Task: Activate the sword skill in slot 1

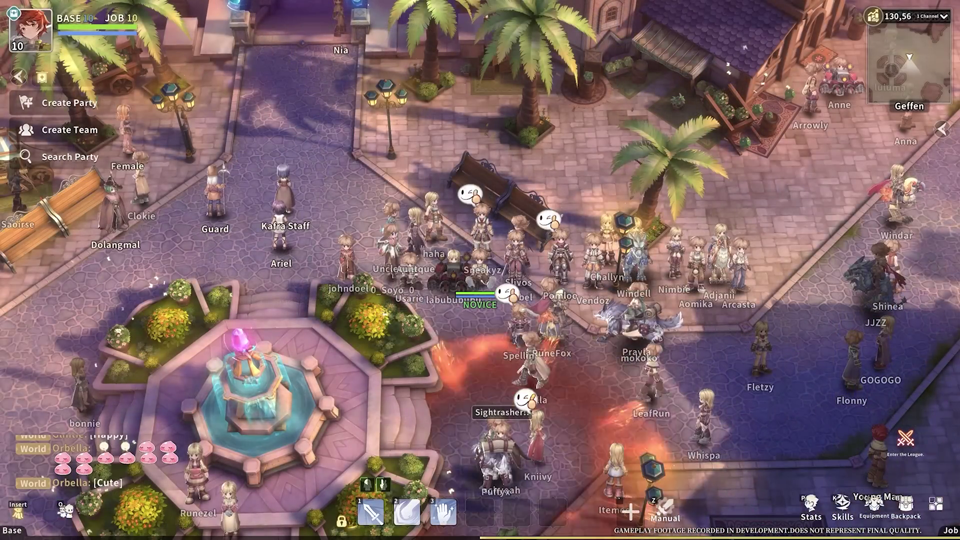Action: click(371, 513)
